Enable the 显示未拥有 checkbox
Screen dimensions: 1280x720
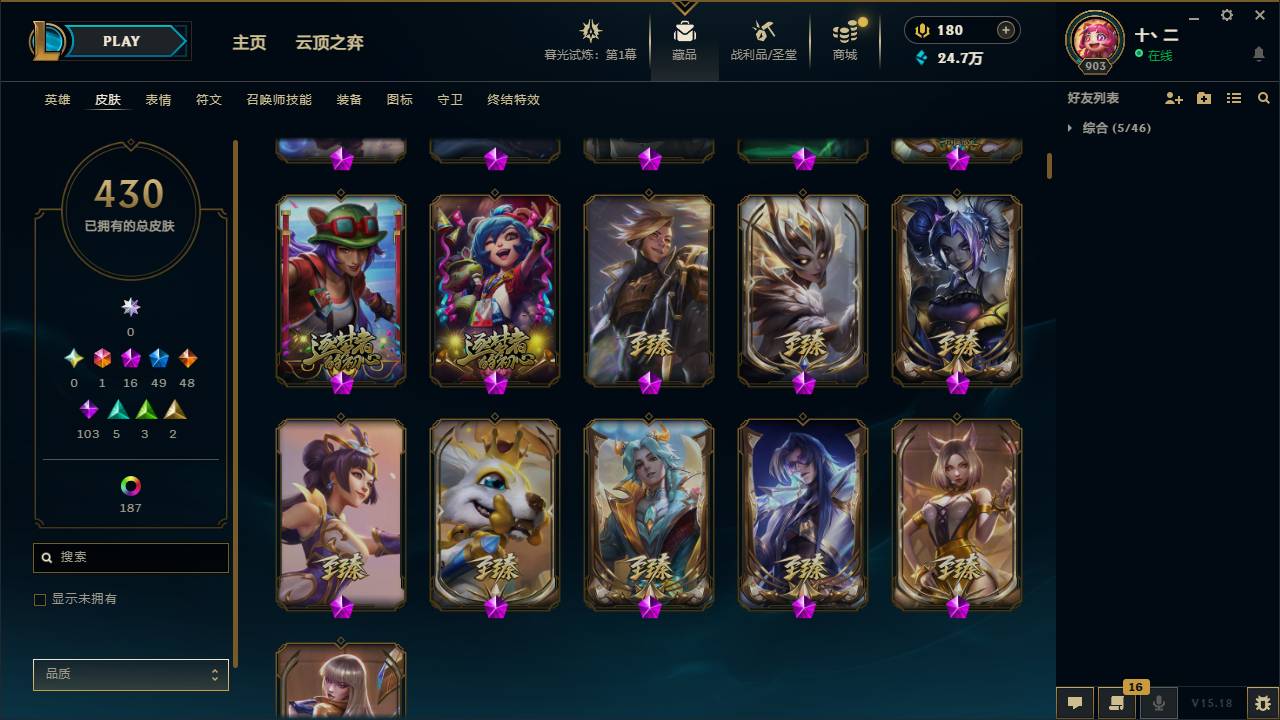point(40,599)
